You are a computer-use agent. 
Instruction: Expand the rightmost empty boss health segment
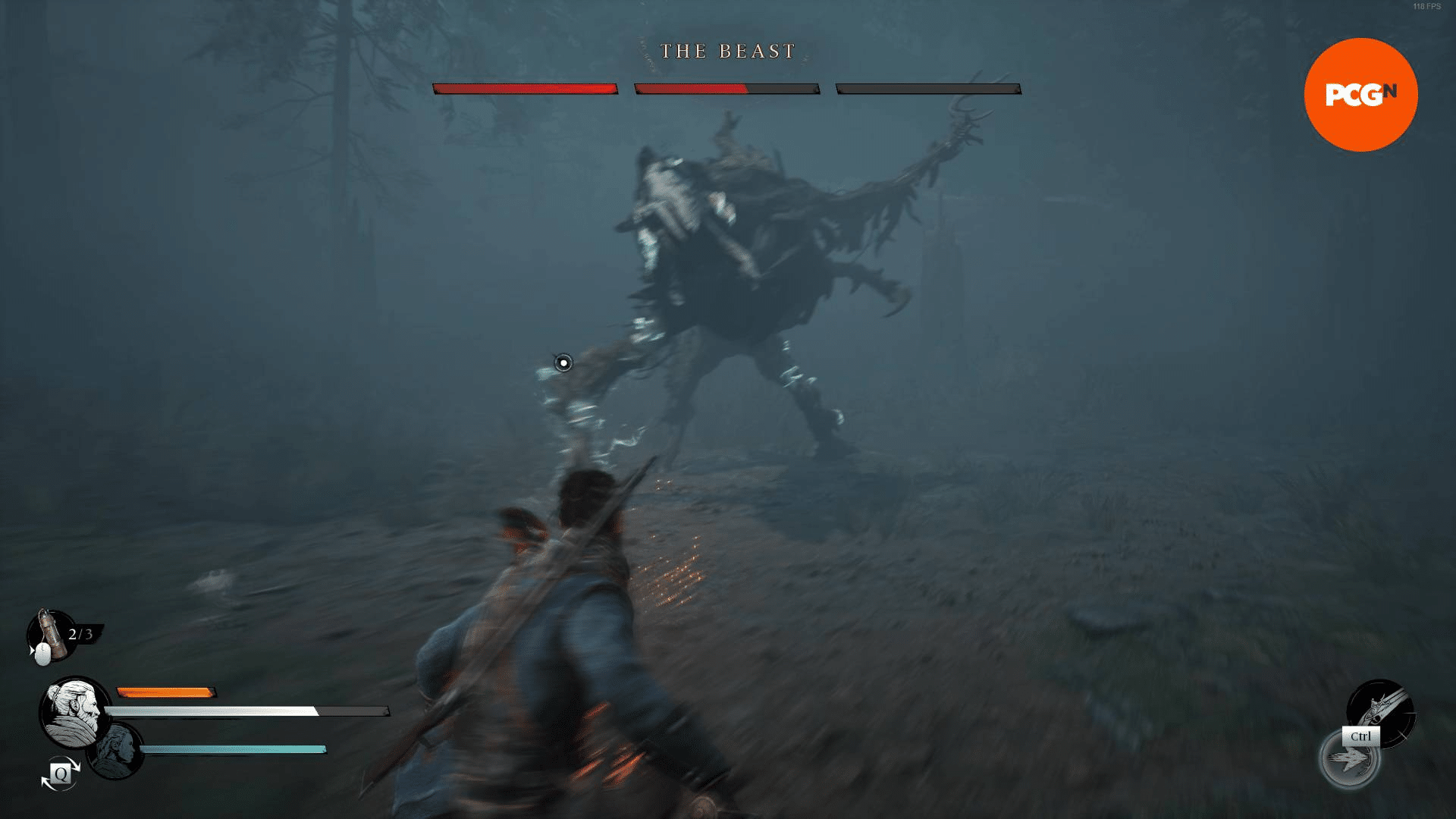(928, 89)
